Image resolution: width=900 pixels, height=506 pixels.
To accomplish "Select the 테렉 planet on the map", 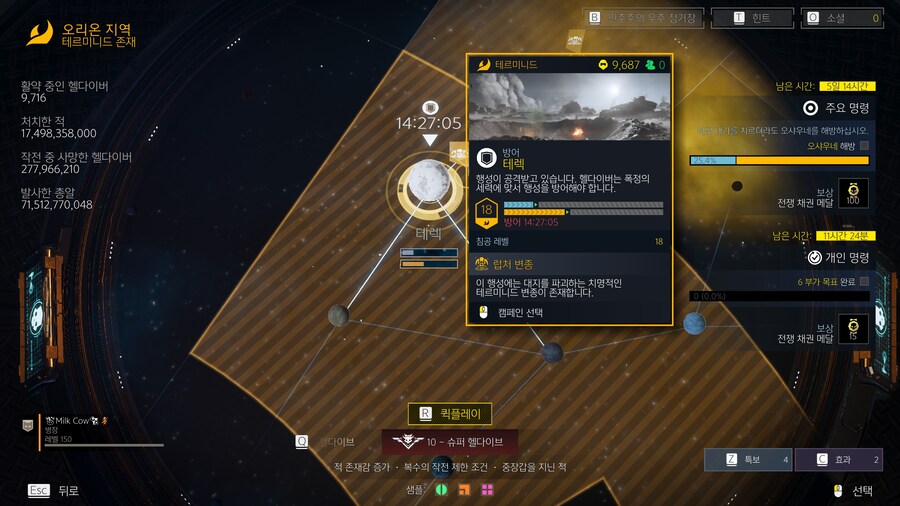I will tap(430, 186).
